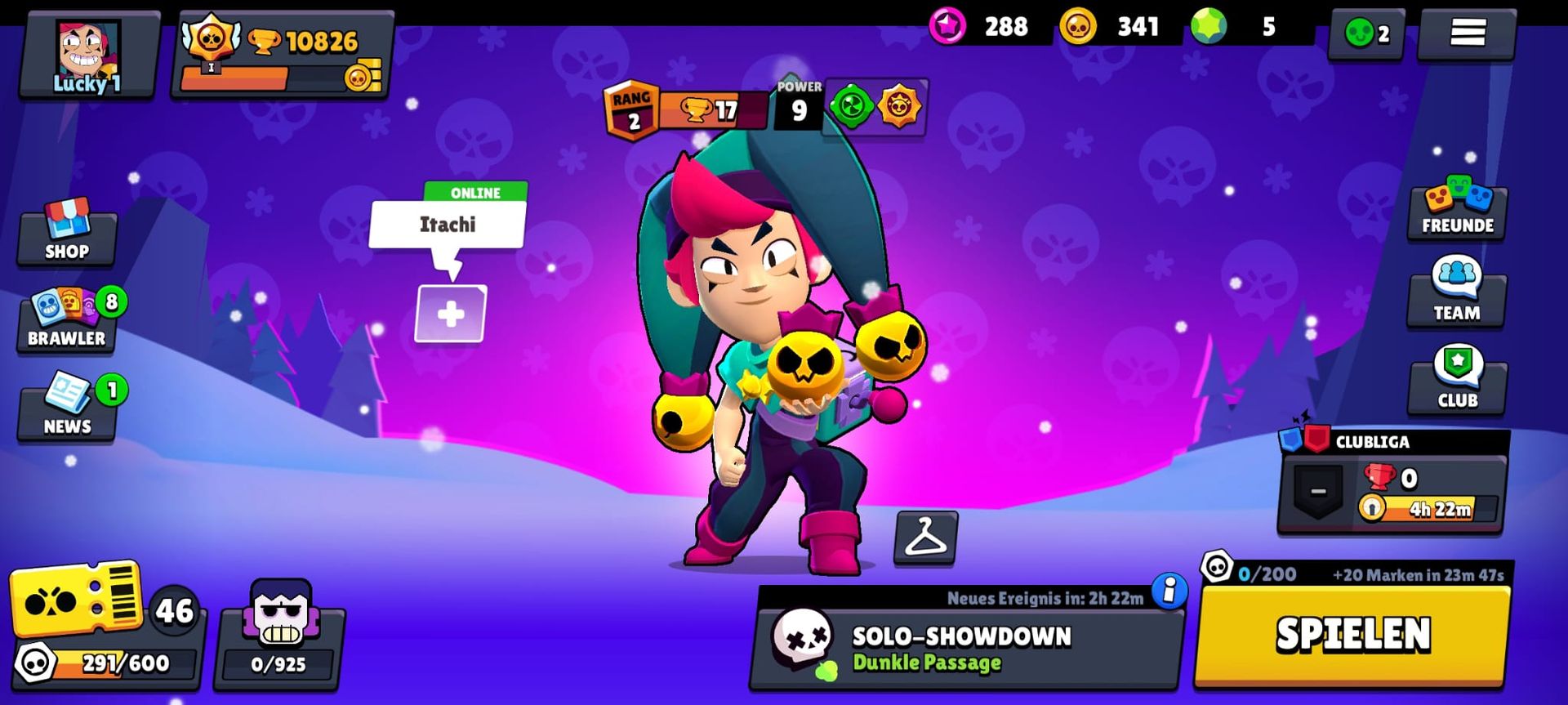
Task: Open the Freunde friends list
Action: pos(1457,210)
